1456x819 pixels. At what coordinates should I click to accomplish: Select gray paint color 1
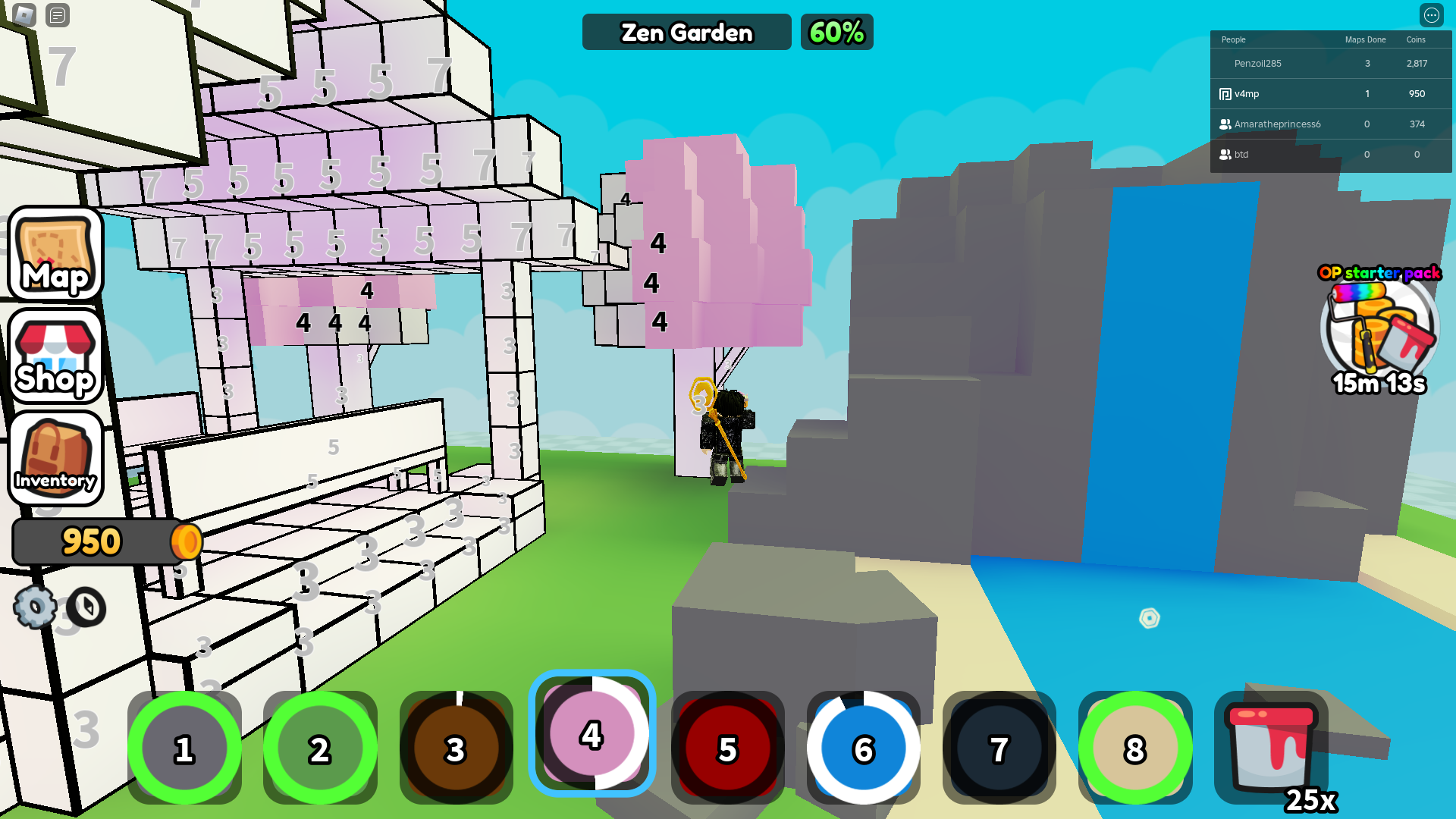click(x=184, y=748)
